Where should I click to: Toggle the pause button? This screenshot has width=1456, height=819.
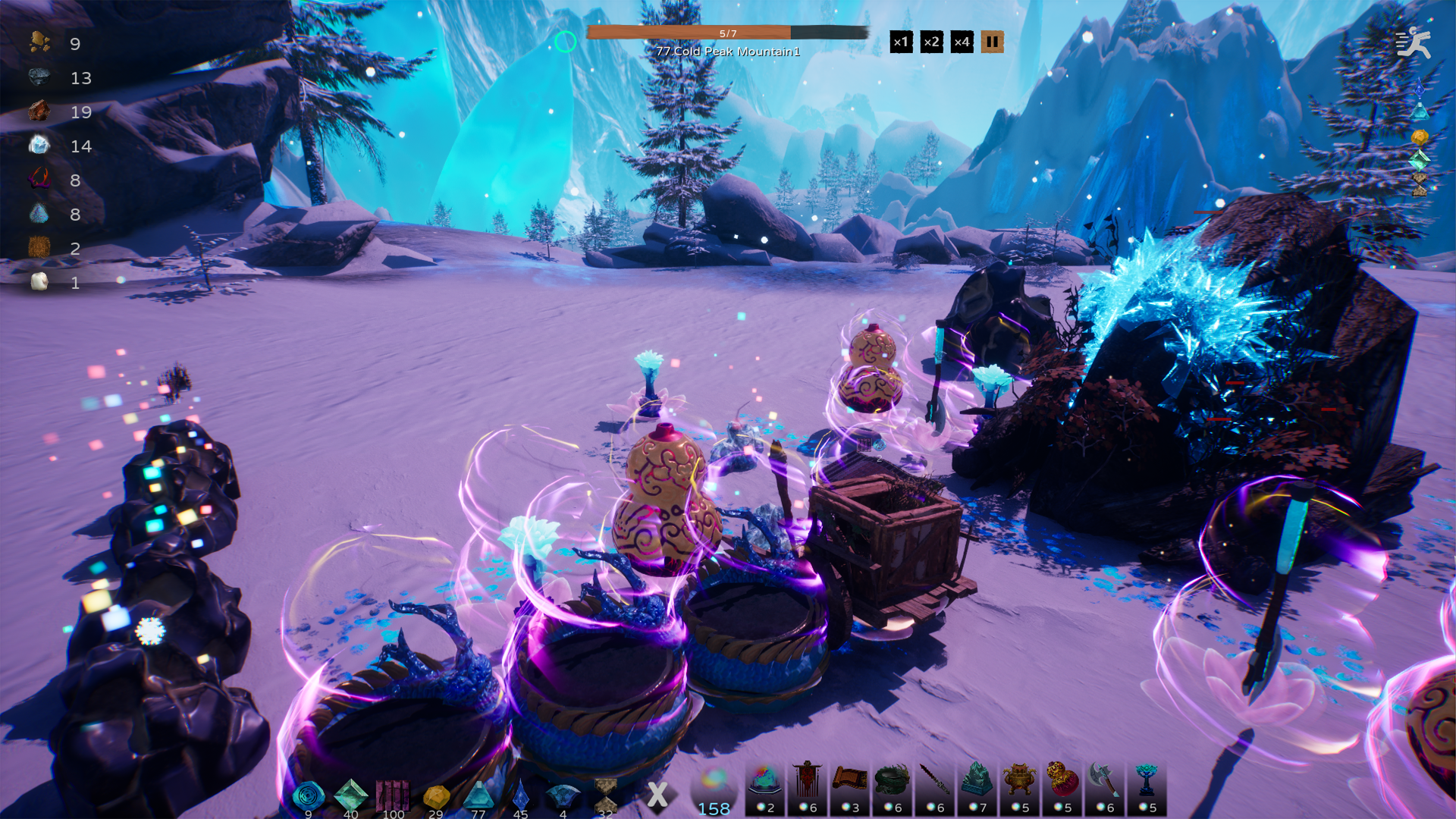993,42
